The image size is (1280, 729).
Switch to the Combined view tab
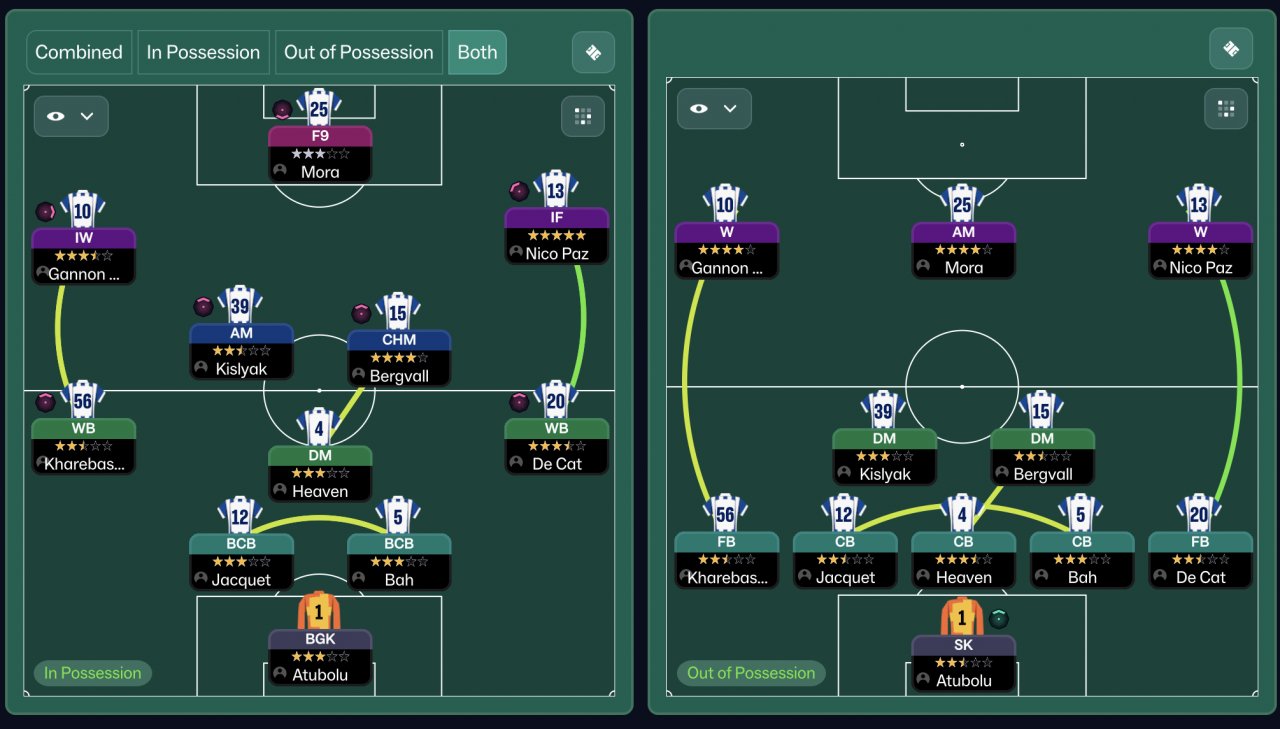[79, 52]
